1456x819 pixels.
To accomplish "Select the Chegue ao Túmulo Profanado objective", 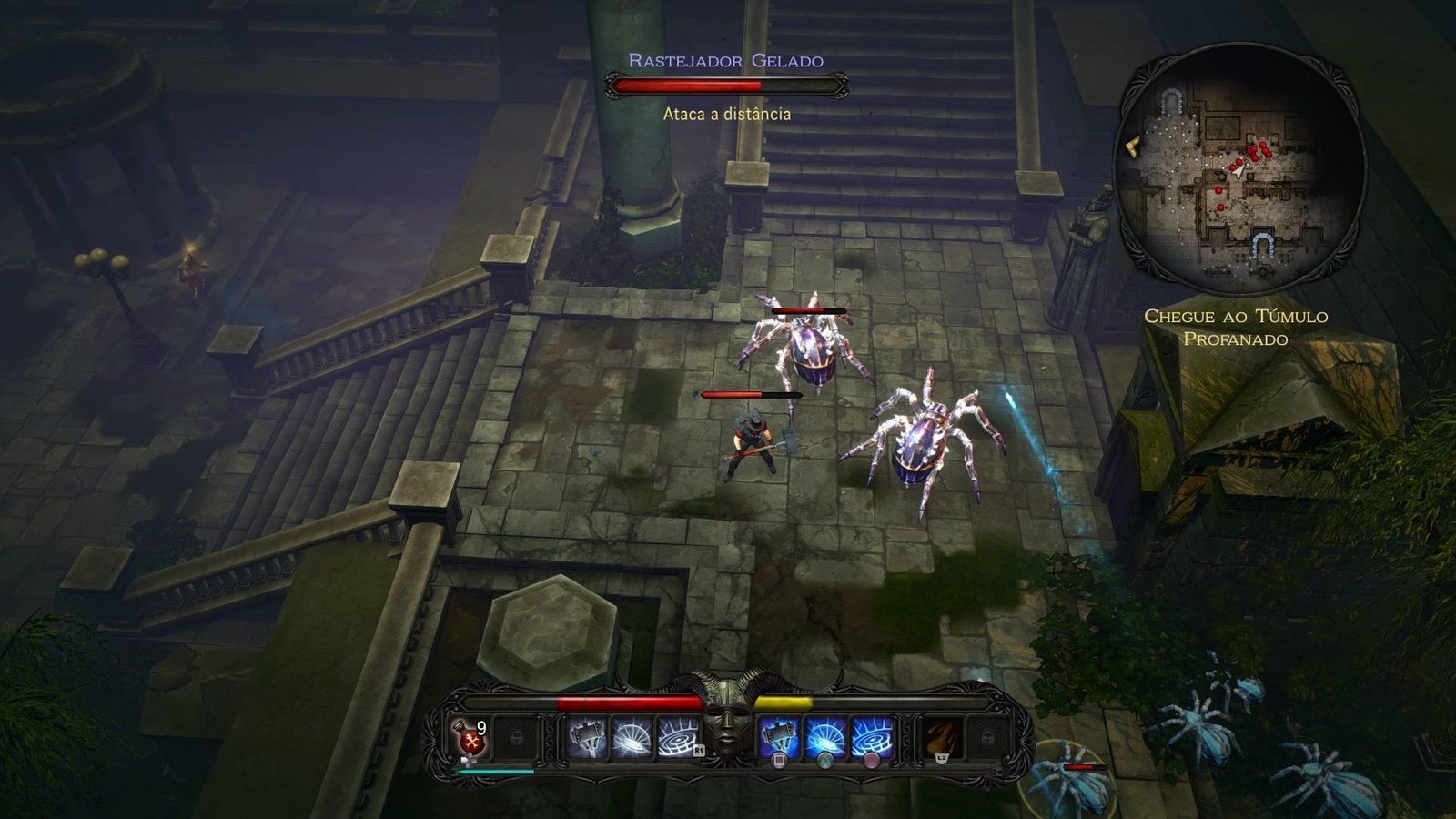I will [1235, 328].
